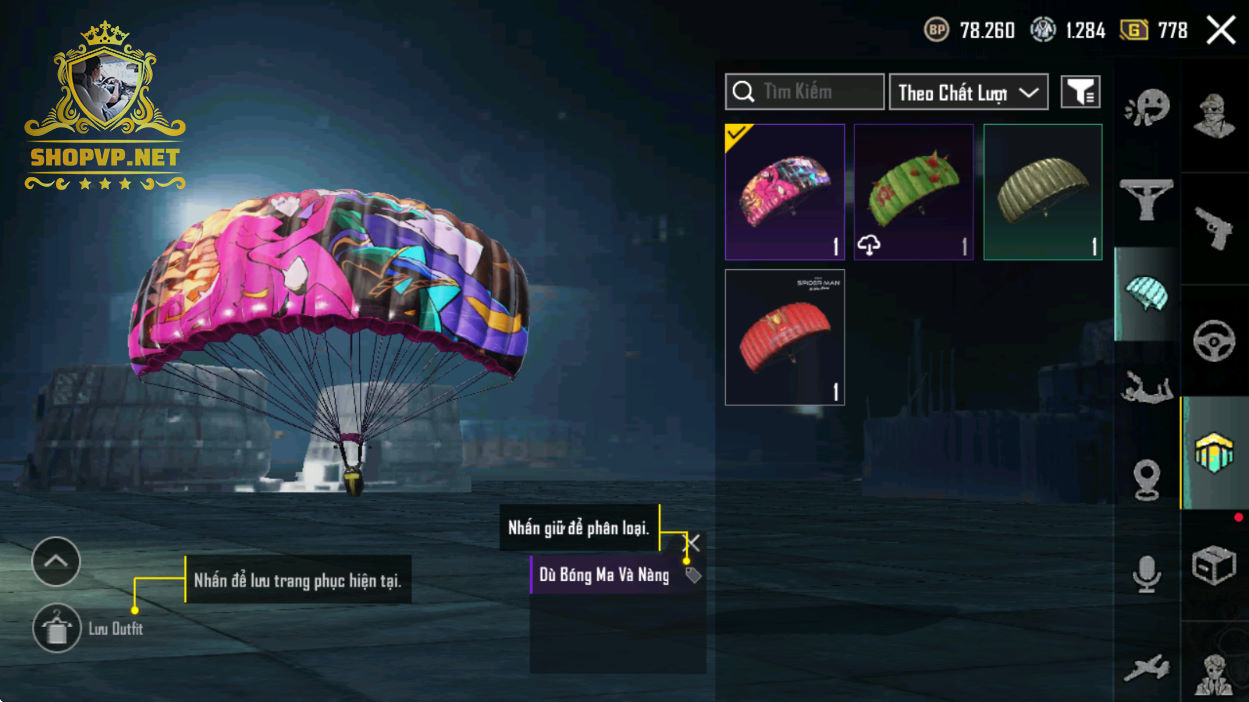Pick the red Spider-Man parachute
The image size is (1249, 702).
tap(785, 337)
